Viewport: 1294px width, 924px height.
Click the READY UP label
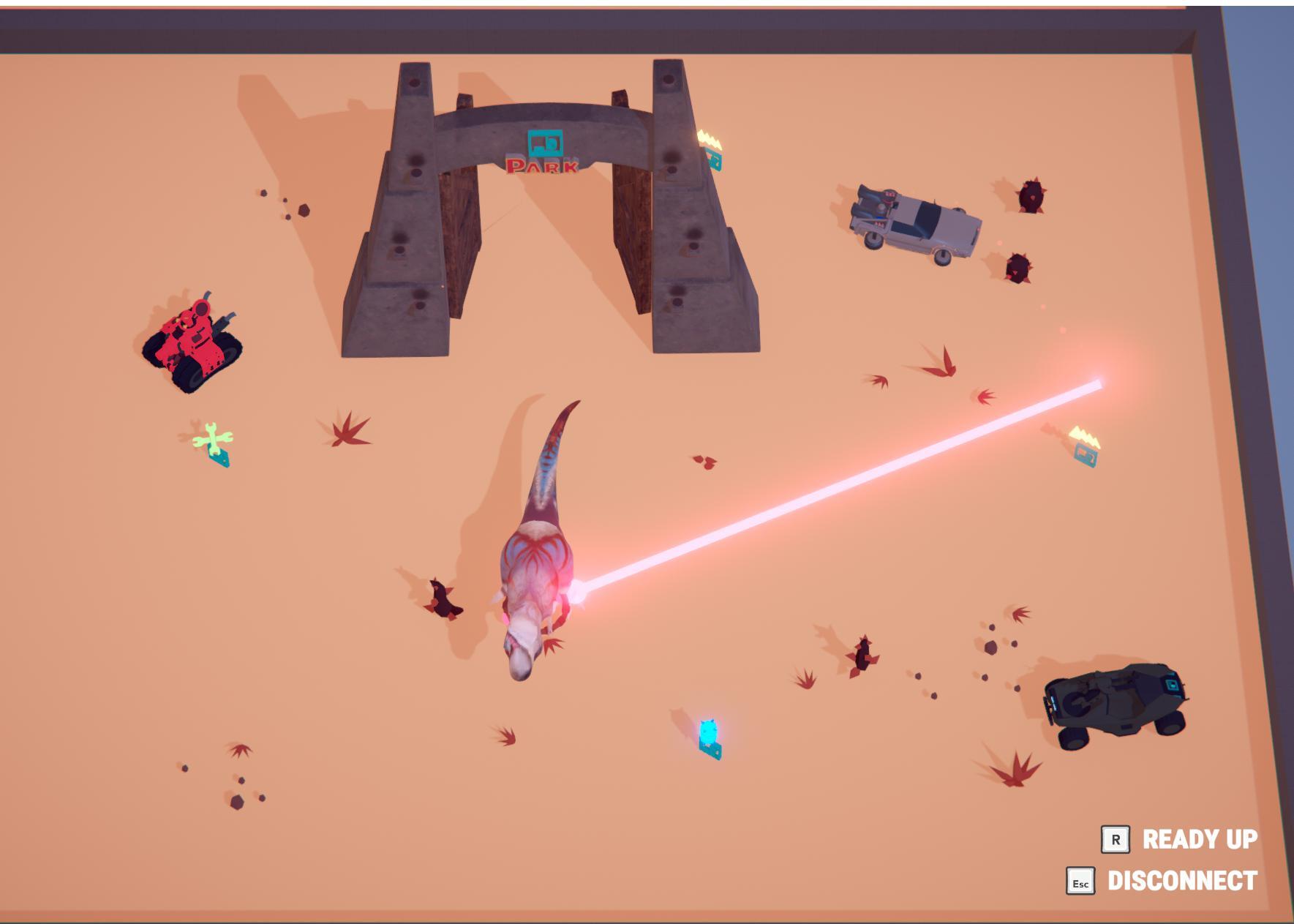[x=1199, y=839]
